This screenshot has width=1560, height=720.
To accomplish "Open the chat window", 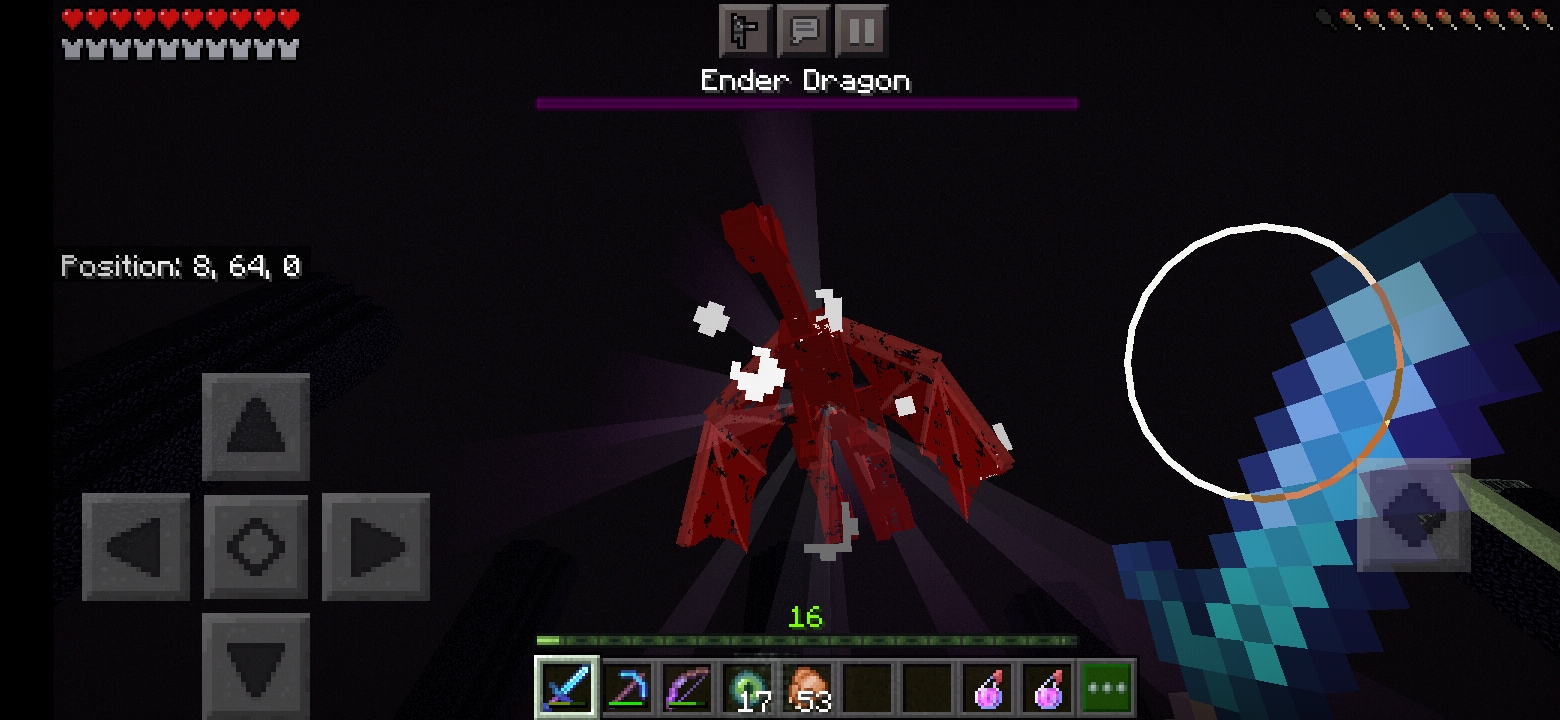I will point(804,31).
